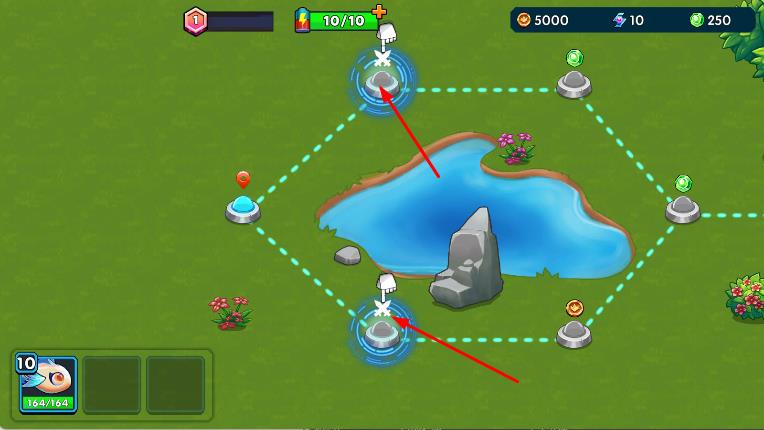The image size is (764, 430).
Task: Select the level 10 fish monster card
Action: 48,384
